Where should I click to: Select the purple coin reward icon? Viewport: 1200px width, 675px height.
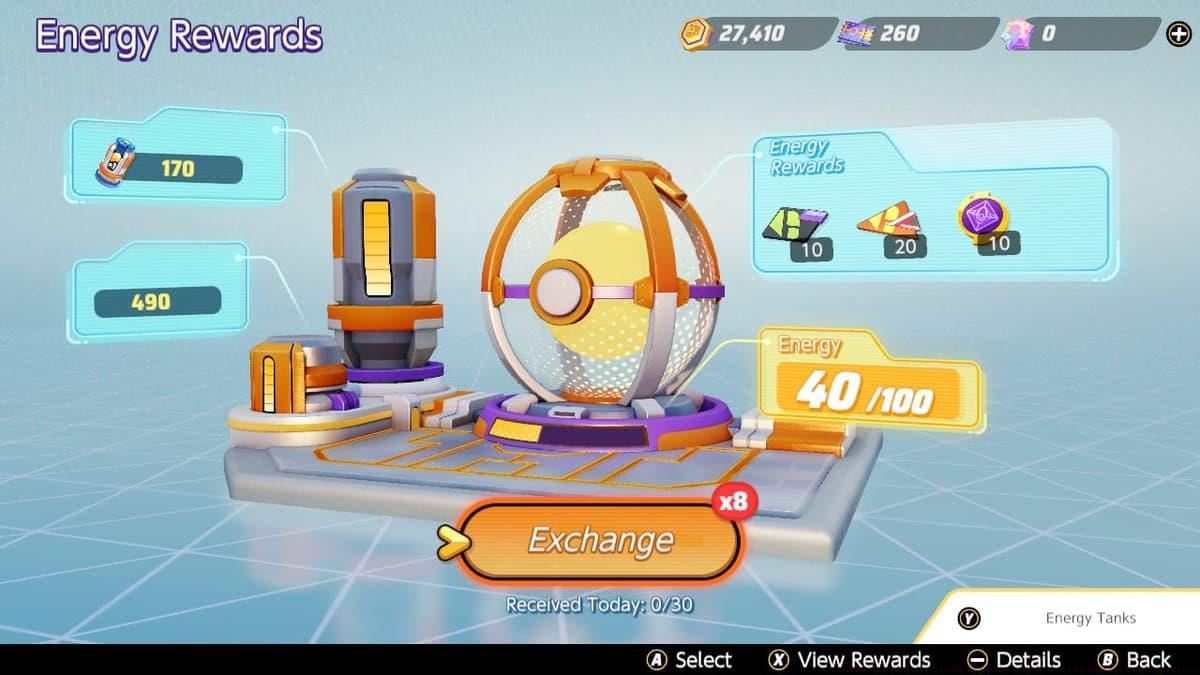point(980,218)
